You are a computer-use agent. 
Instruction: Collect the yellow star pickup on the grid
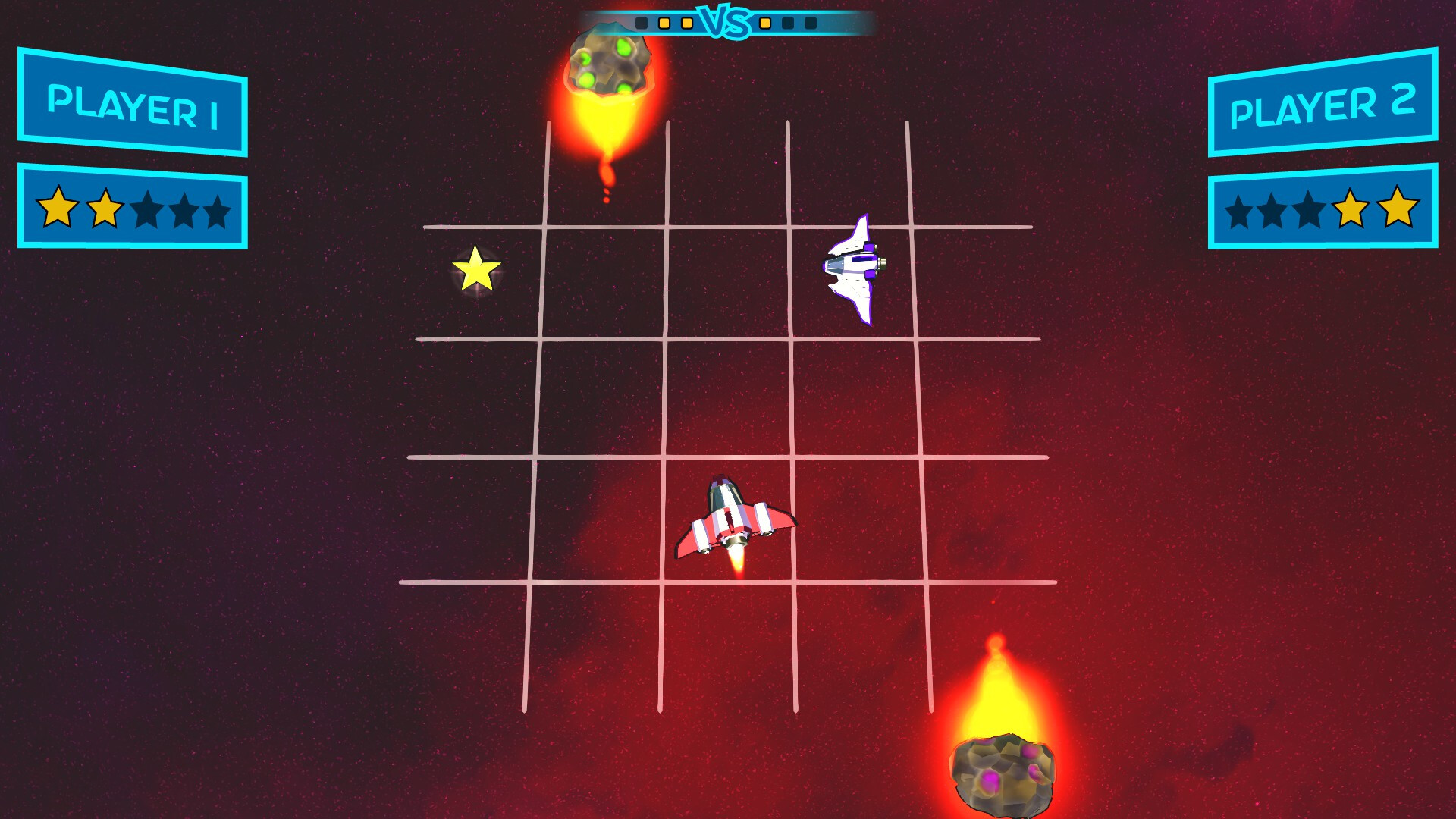476,269
